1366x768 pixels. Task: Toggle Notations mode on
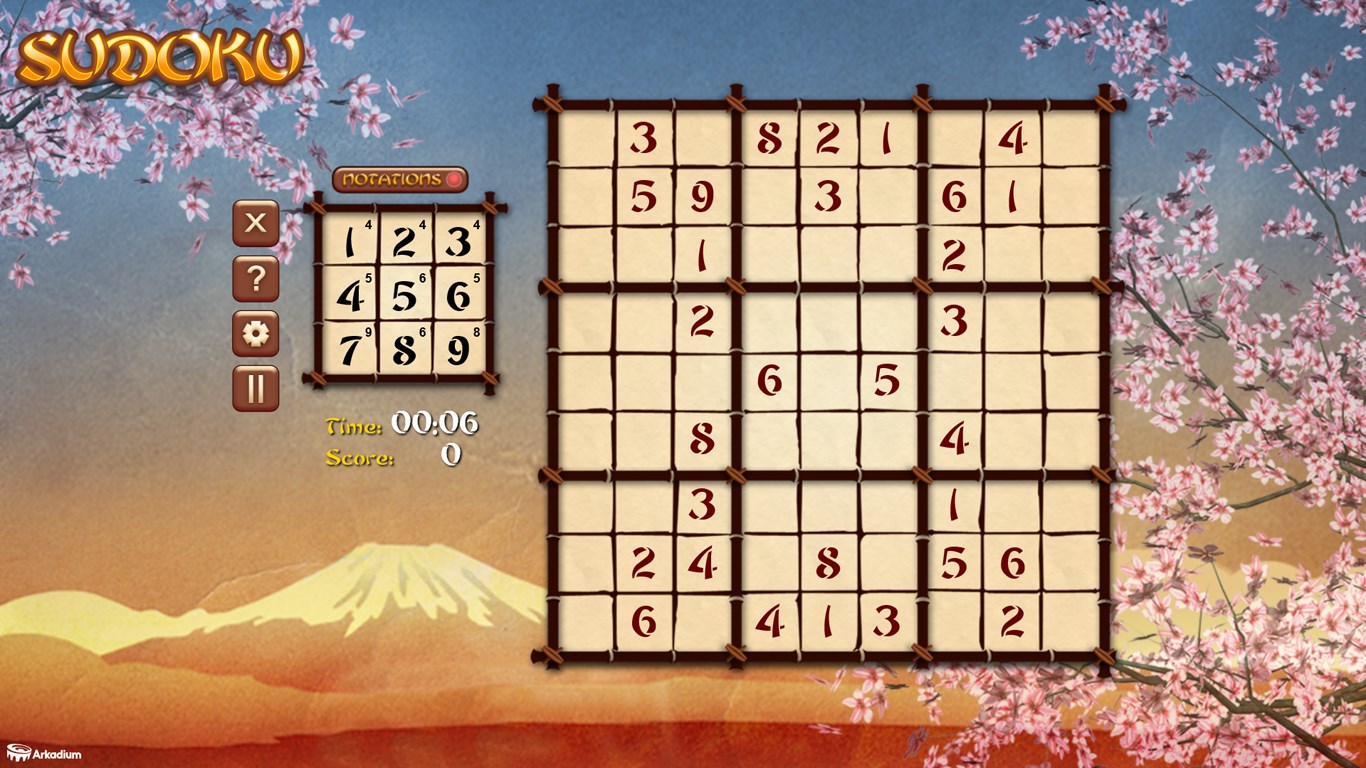[x=398, y=180]
